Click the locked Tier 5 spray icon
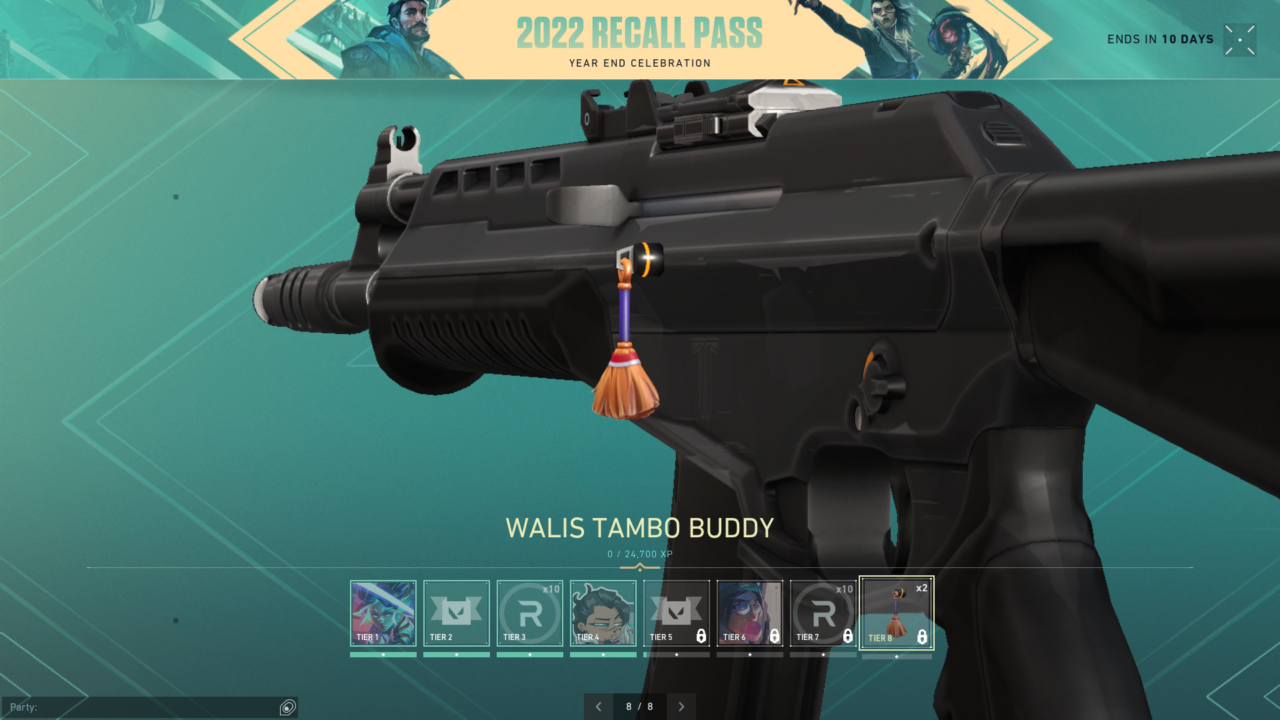 pos(676,612)
